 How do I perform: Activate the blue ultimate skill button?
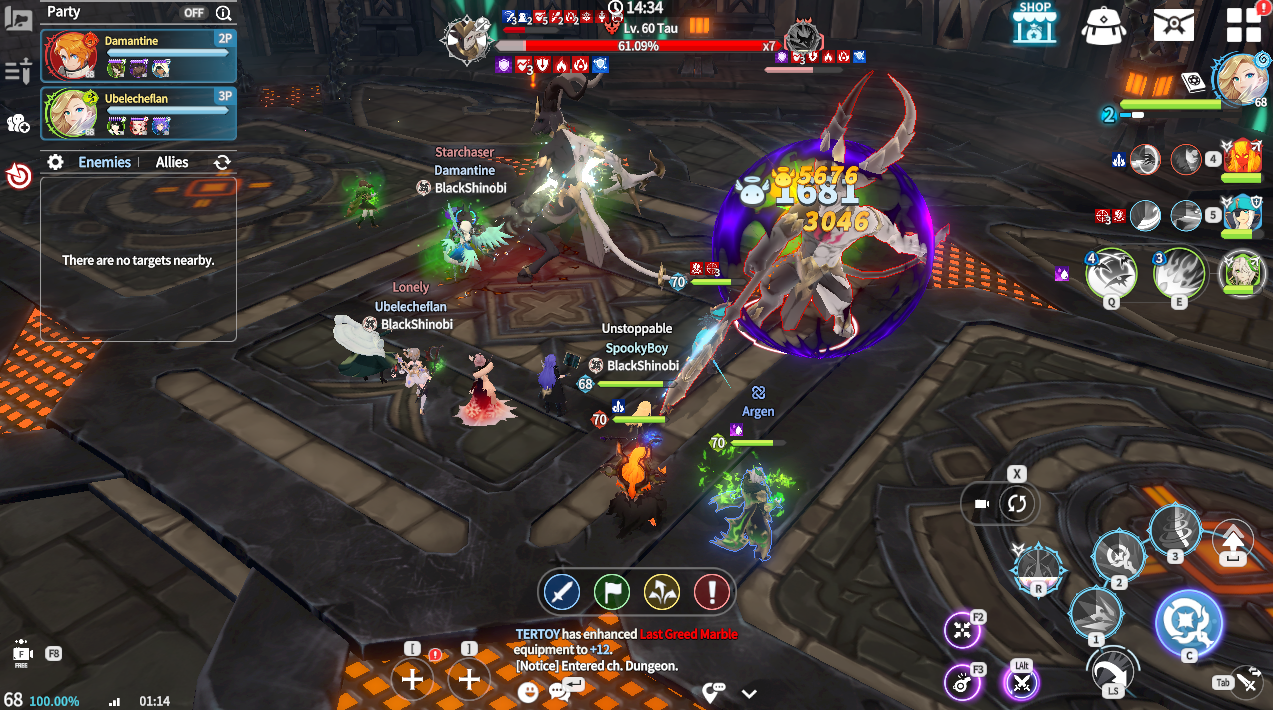[1188, 622]
